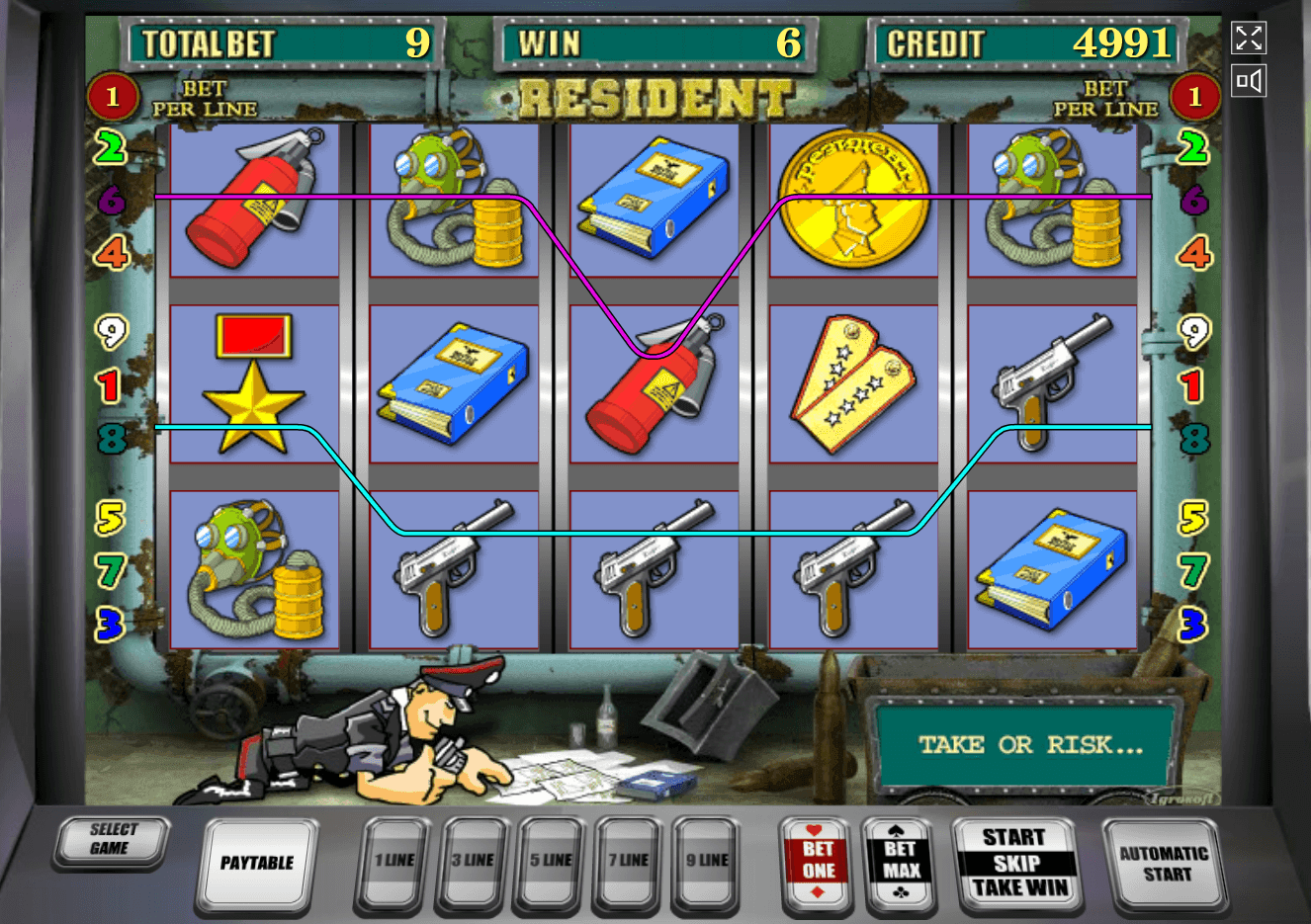1311x924 pixels.
Task: Activate the 5 Line button
Action: click(x=550, y=862)
